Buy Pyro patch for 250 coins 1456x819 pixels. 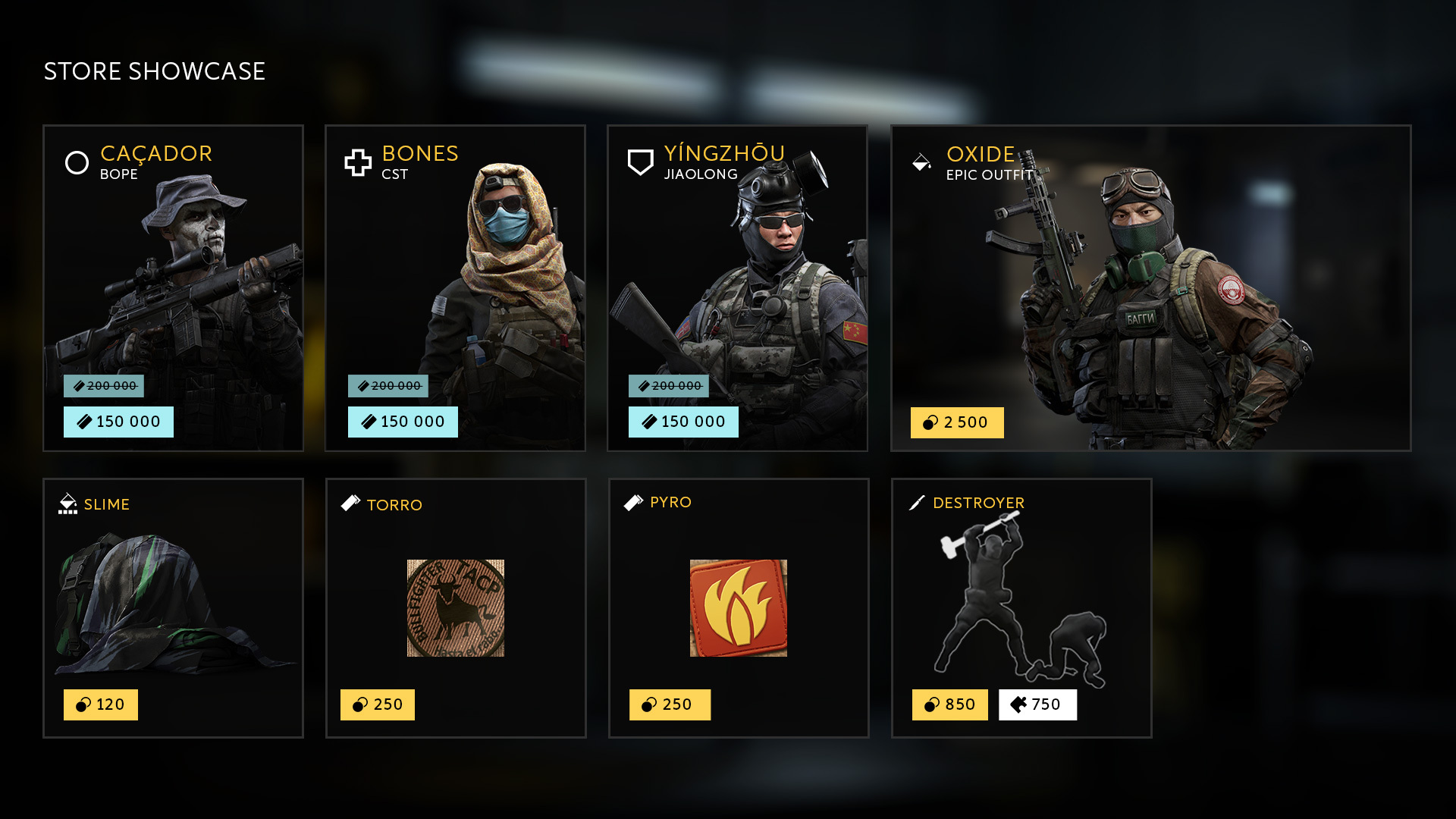[x=670, y=704]
